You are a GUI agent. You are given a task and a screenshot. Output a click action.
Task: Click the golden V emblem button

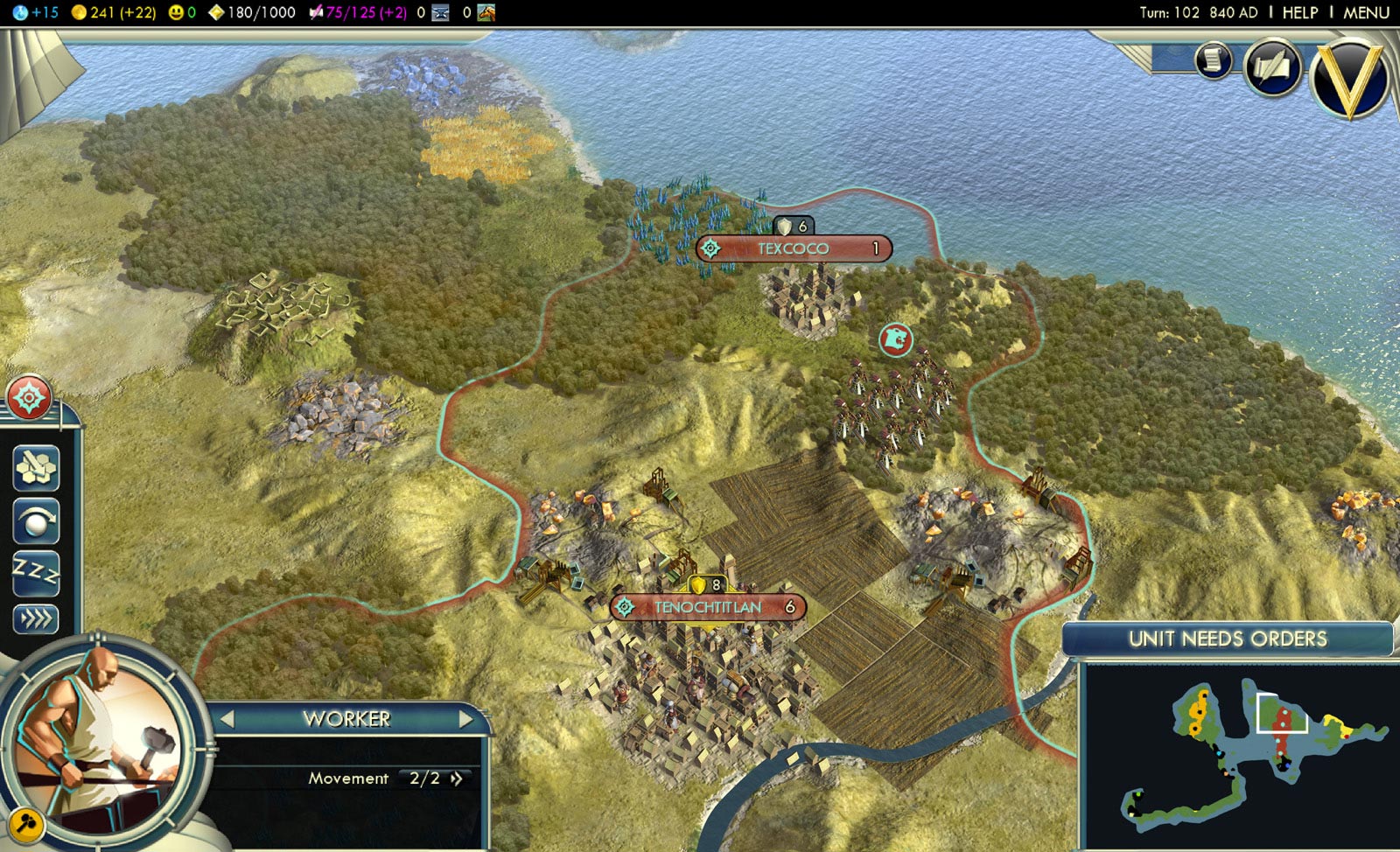pyautogui.click(x=1348, y=77)
